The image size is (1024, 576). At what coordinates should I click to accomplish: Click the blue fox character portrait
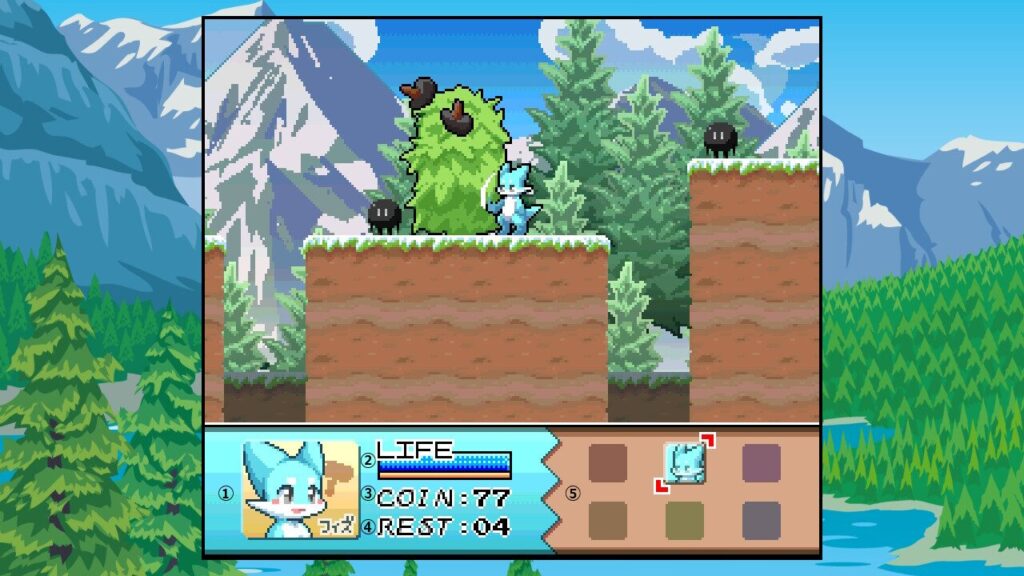coord(300,490)
